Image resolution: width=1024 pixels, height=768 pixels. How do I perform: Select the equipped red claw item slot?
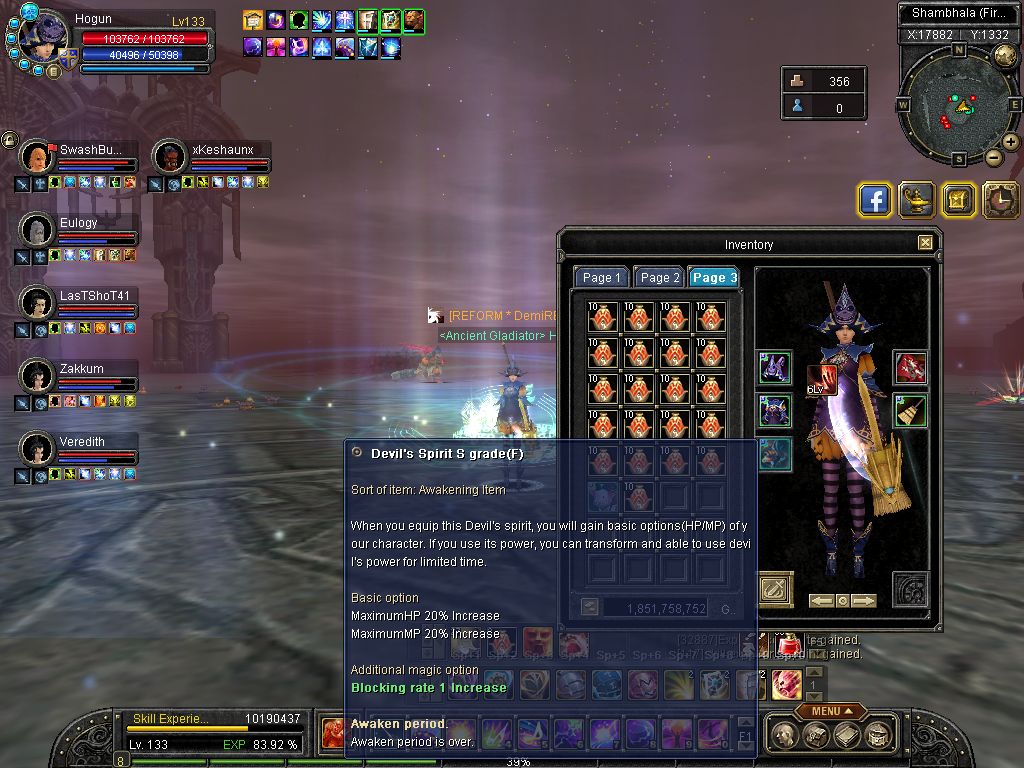pyautogui.click(x=909, y=368)
